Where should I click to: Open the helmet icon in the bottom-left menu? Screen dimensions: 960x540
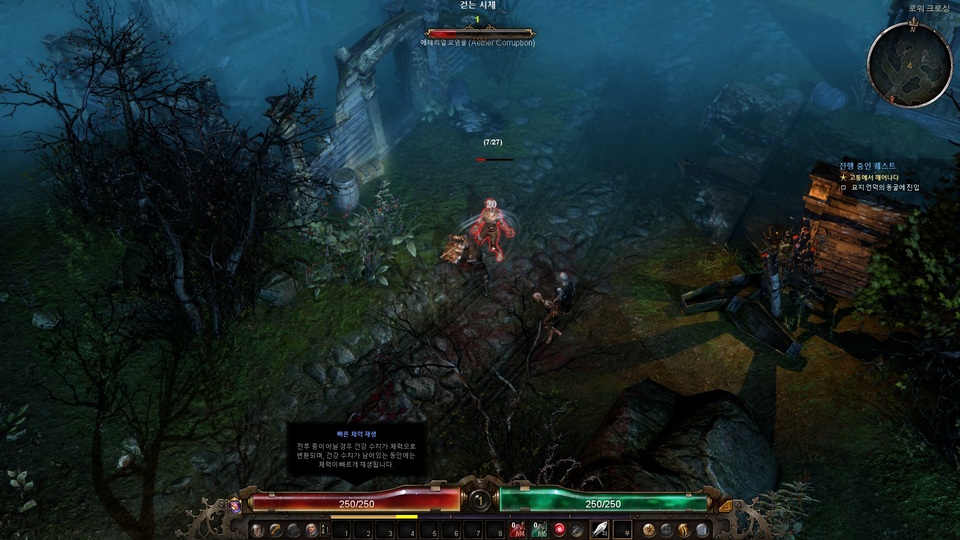click(x=257, y=529)
